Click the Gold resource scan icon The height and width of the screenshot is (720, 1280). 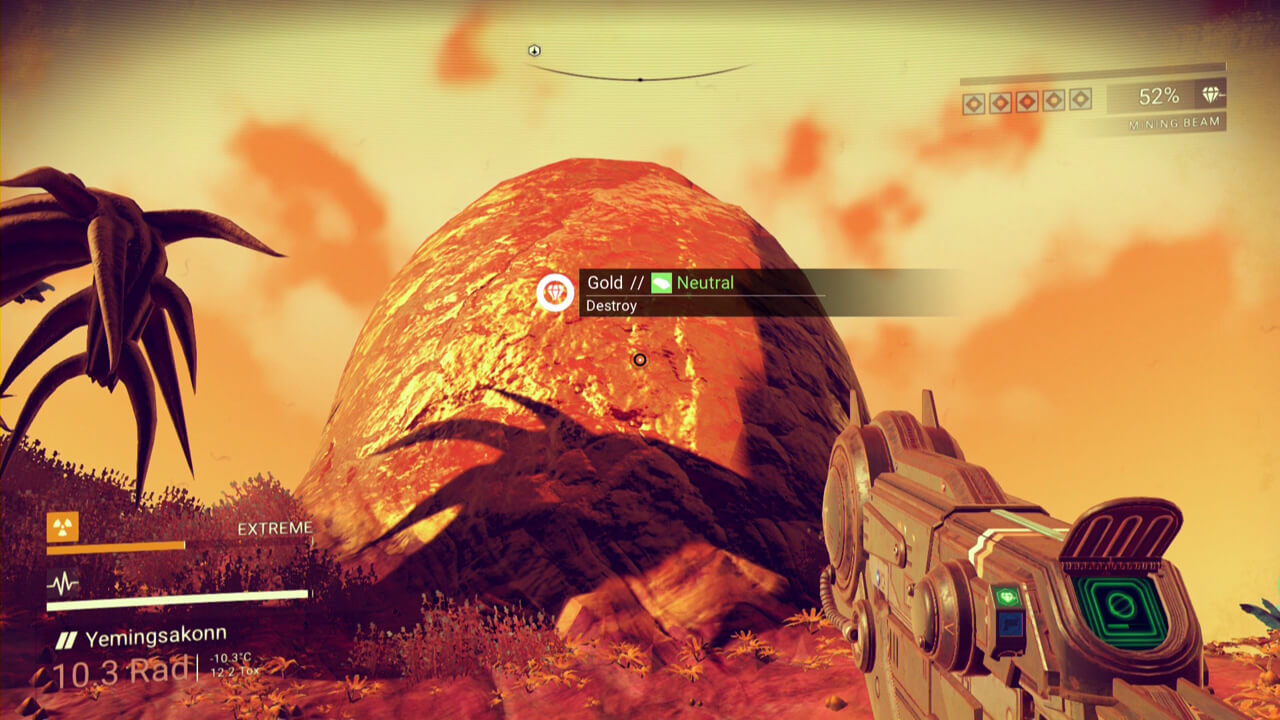tap(554, 292)
